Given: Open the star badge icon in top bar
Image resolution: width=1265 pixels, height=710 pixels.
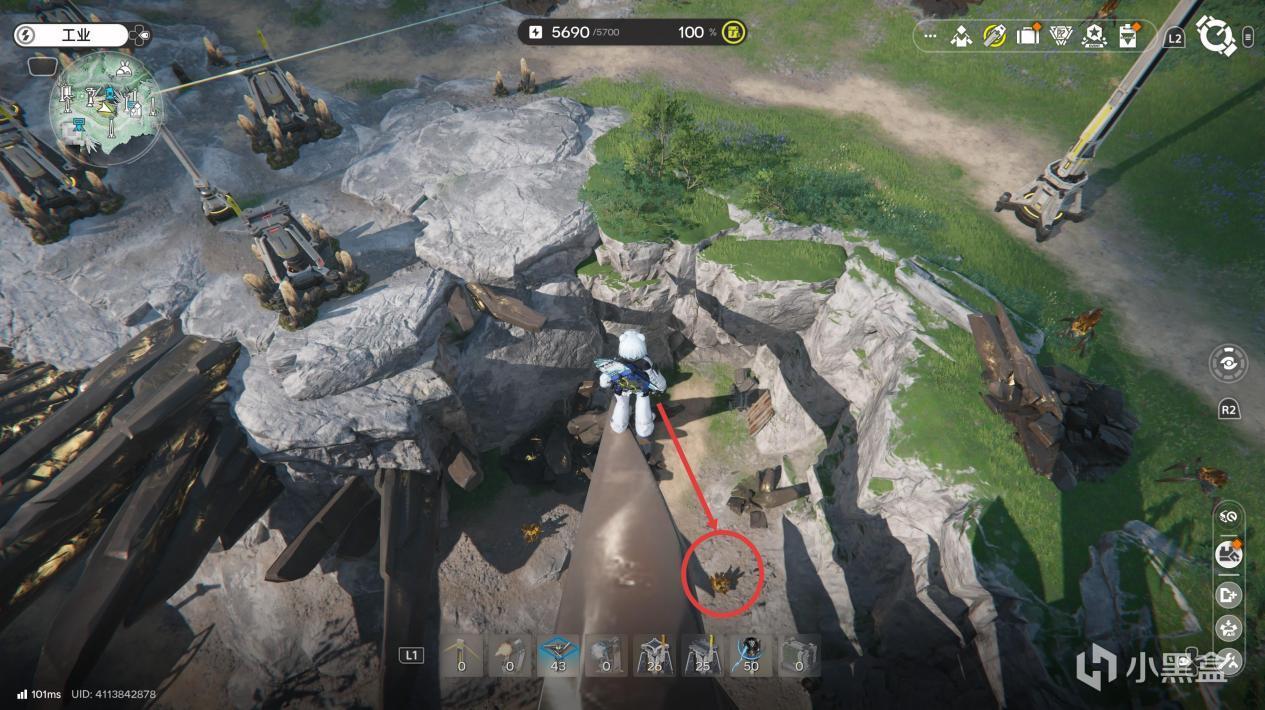Looking at the screenshot, I should [1093, 37].
